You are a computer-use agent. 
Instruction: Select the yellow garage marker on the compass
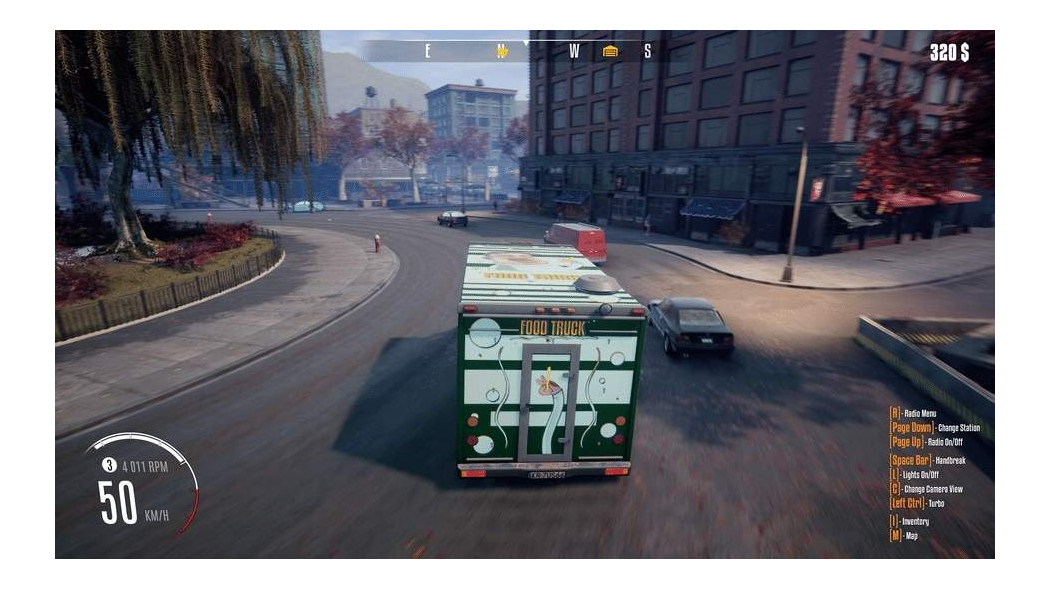tap(610, 51)
